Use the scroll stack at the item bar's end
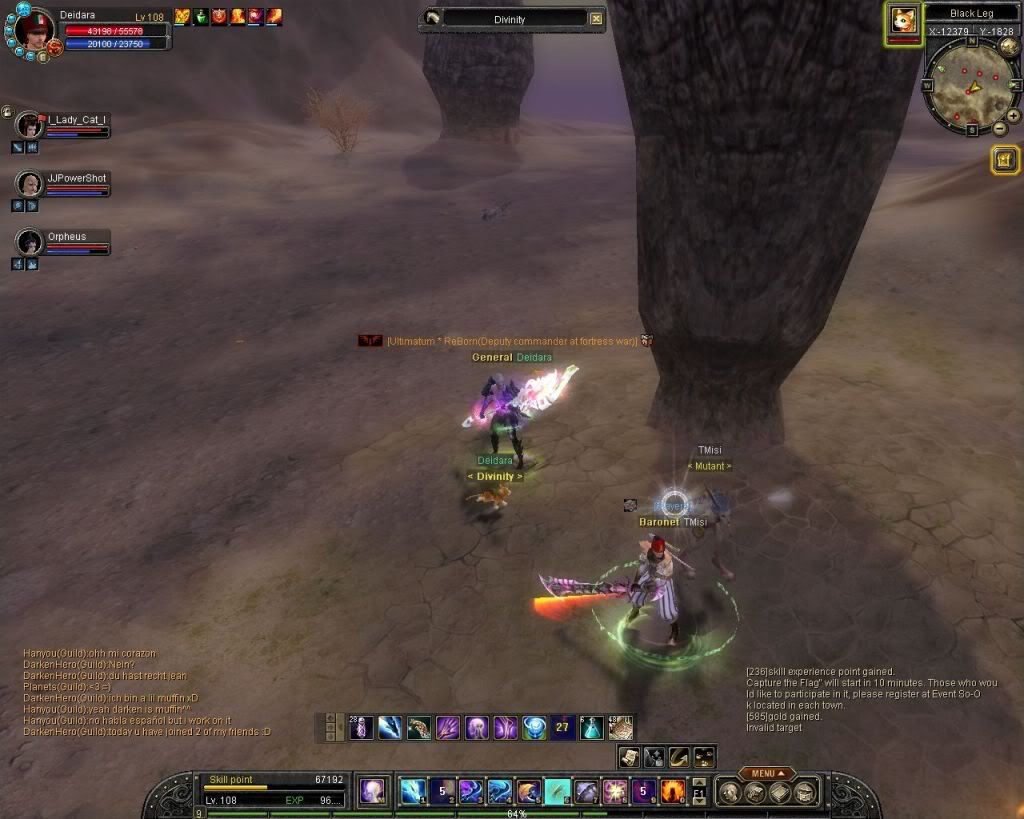Image resolution: width=1024 pixels, height=819 pixels. (621, 727)
